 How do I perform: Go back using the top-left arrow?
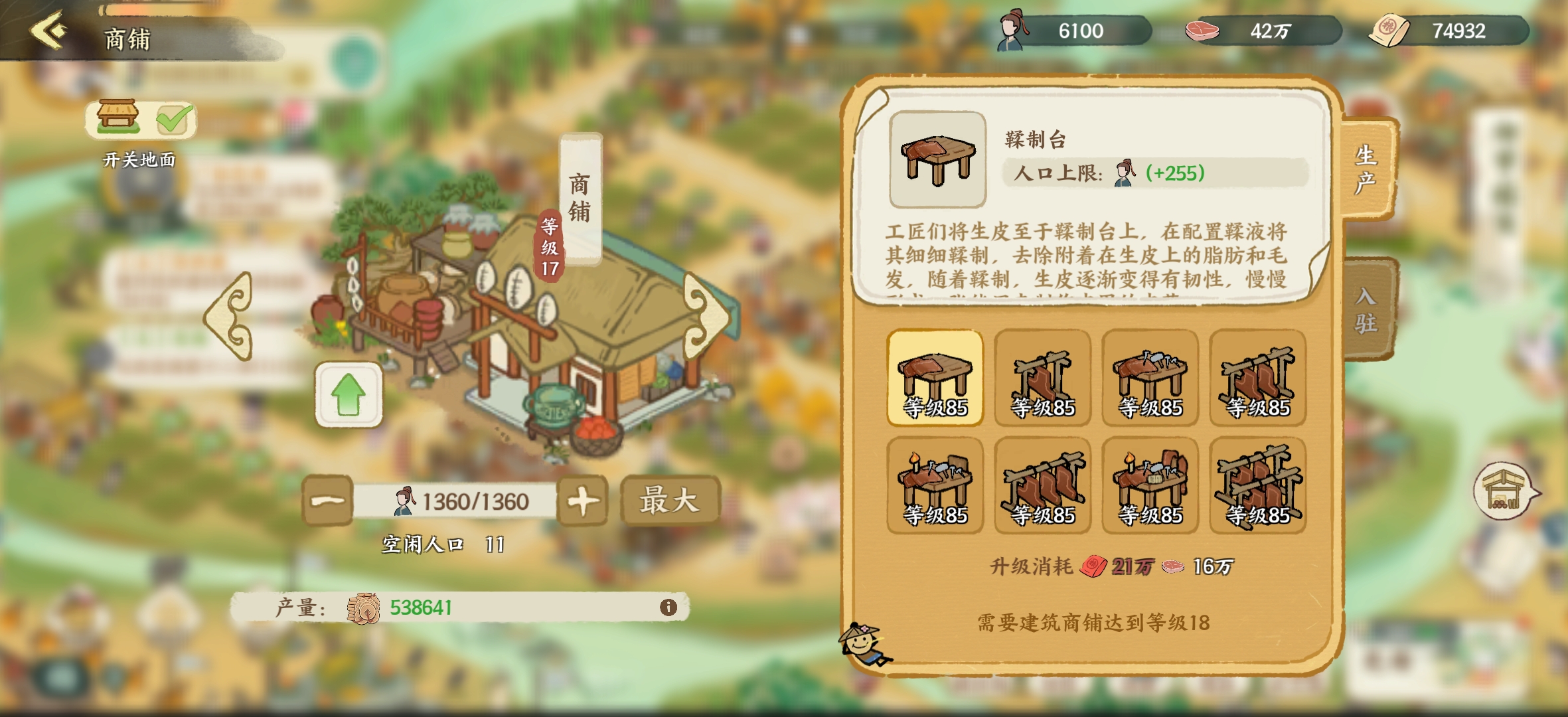coord(49,31)
